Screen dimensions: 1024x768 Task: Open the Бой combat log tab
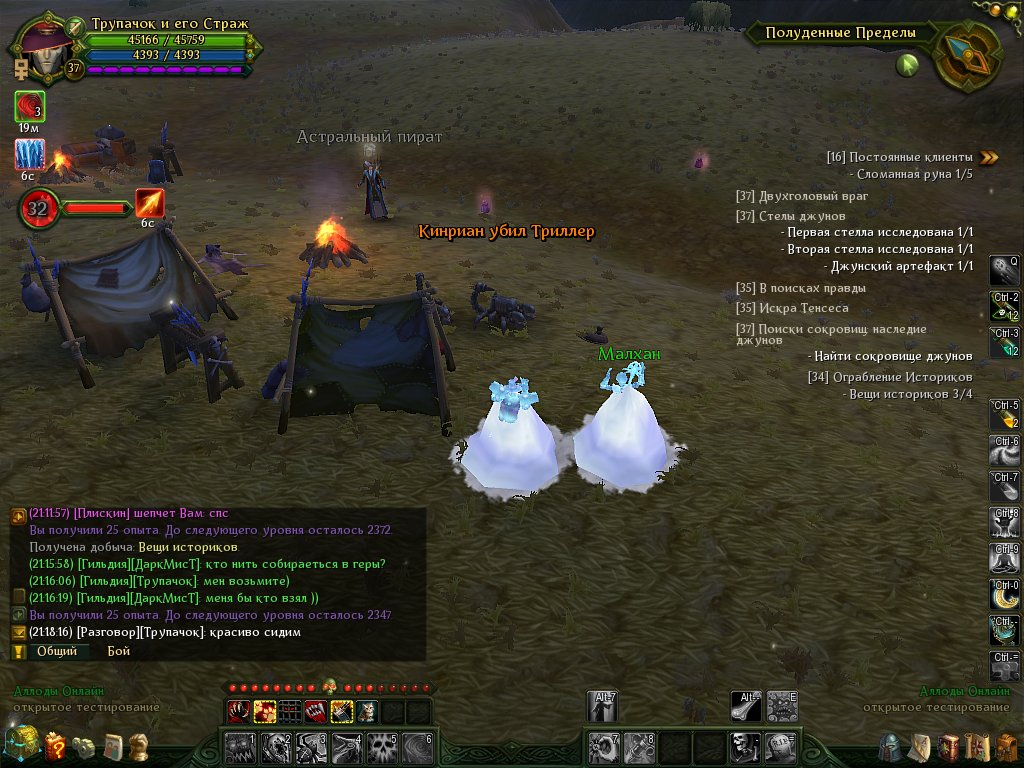(119, 651)
